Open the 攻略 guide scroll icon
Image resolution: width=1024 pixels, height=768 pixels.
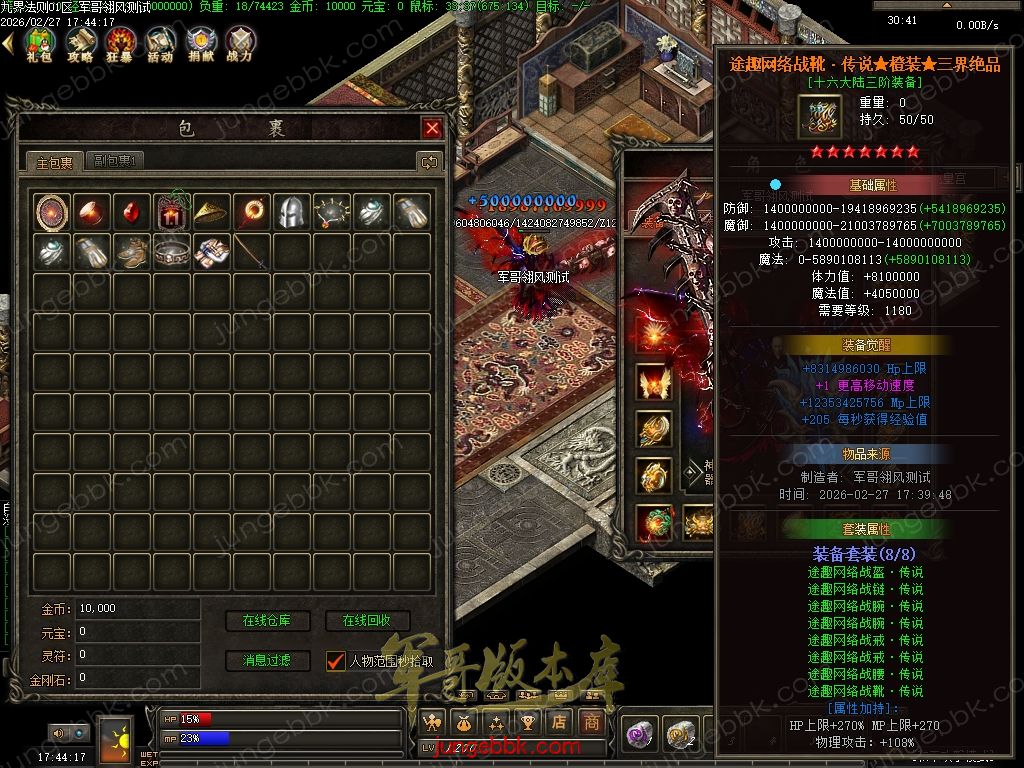(x=80, y=42)
